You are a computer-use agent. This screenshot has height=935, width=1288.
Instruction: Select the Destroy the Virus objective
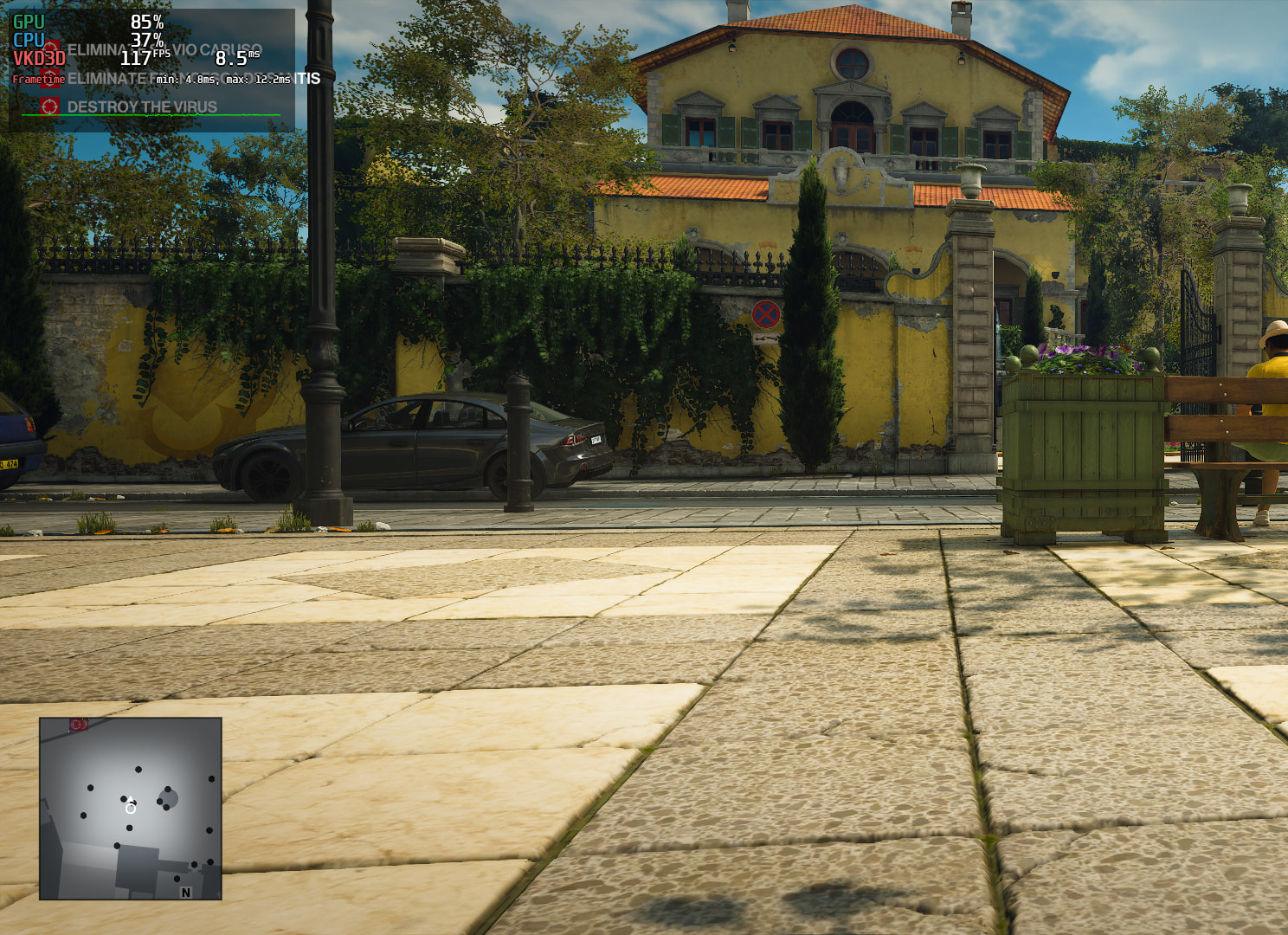tap(142, 107)
